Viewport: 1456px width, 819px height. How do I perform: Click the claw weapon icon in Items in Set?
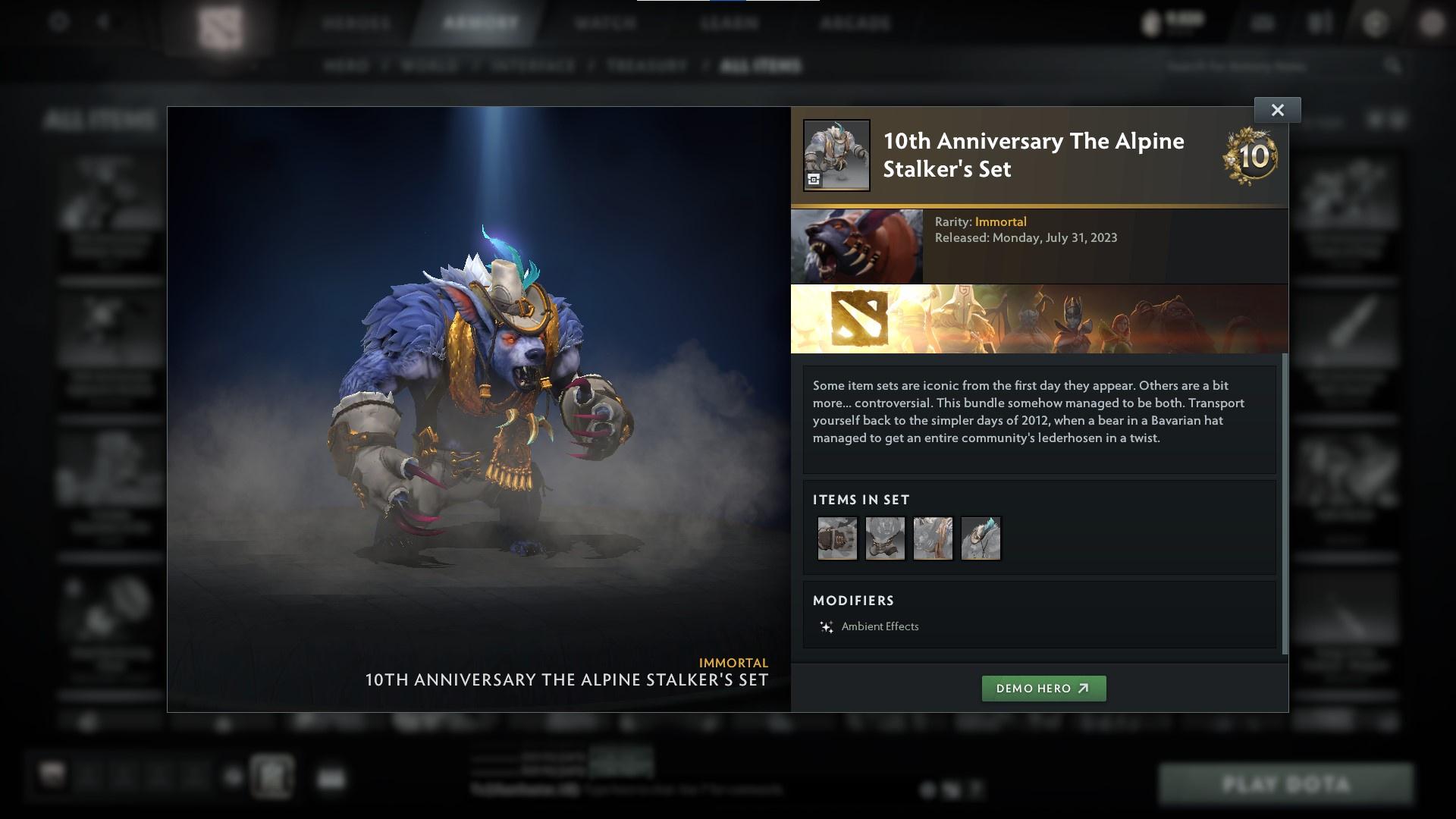(934, 538)
